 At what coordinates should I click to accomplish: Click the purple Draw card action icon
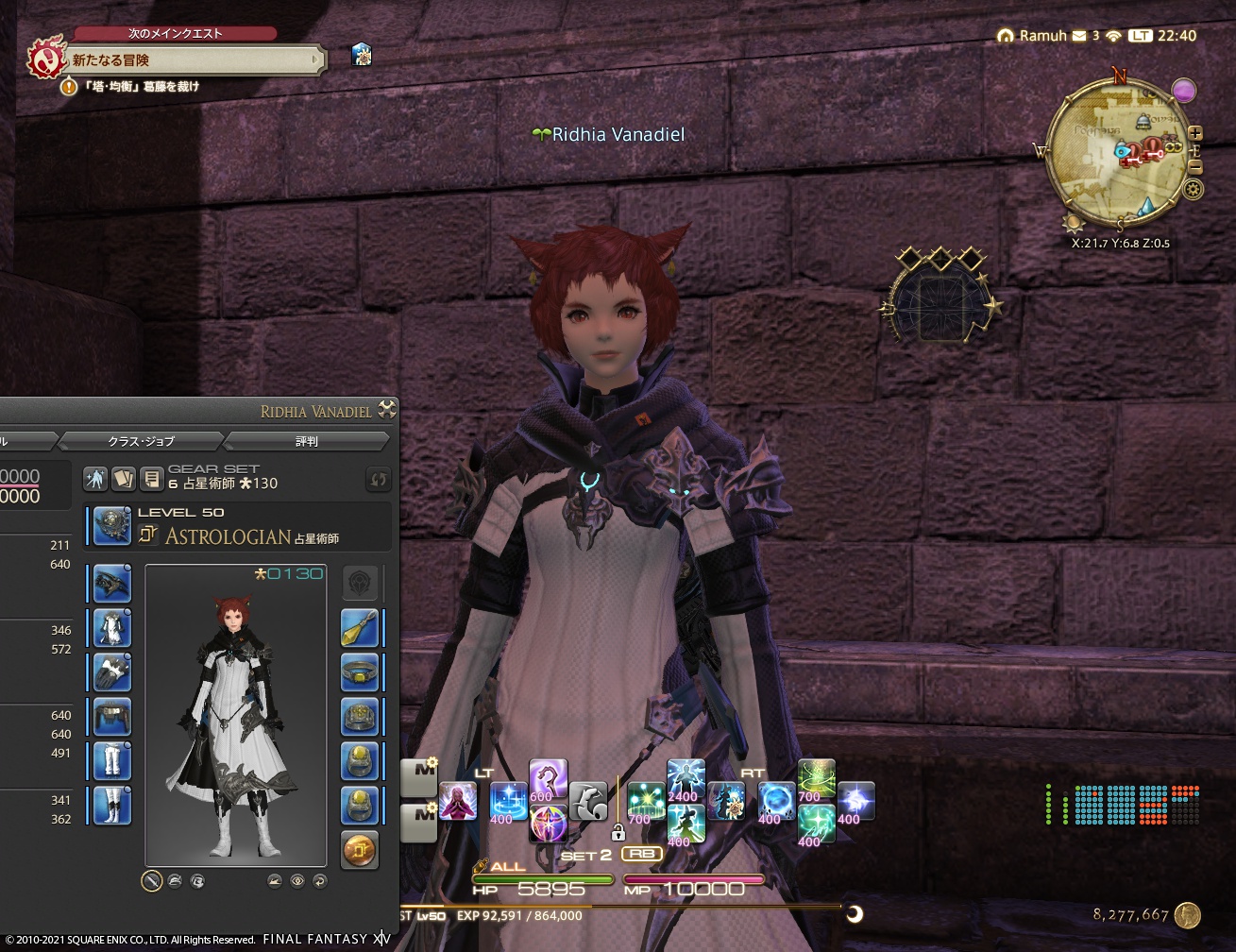tap(550, 824)
